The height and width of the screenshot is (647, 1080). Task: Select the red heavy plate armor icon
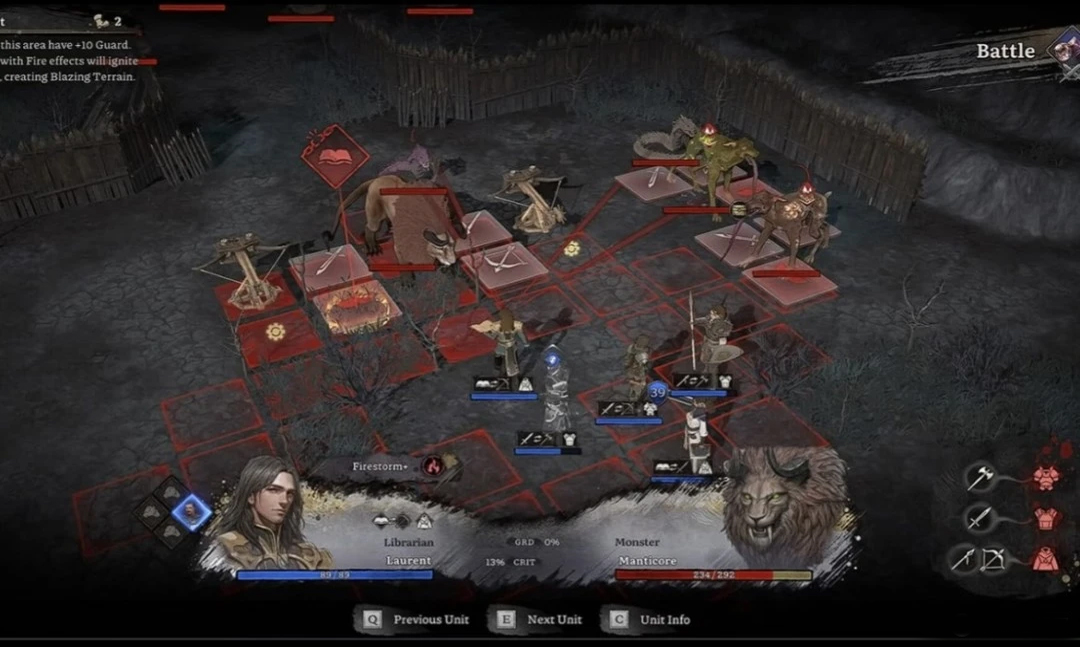[x=1045, y=478]
